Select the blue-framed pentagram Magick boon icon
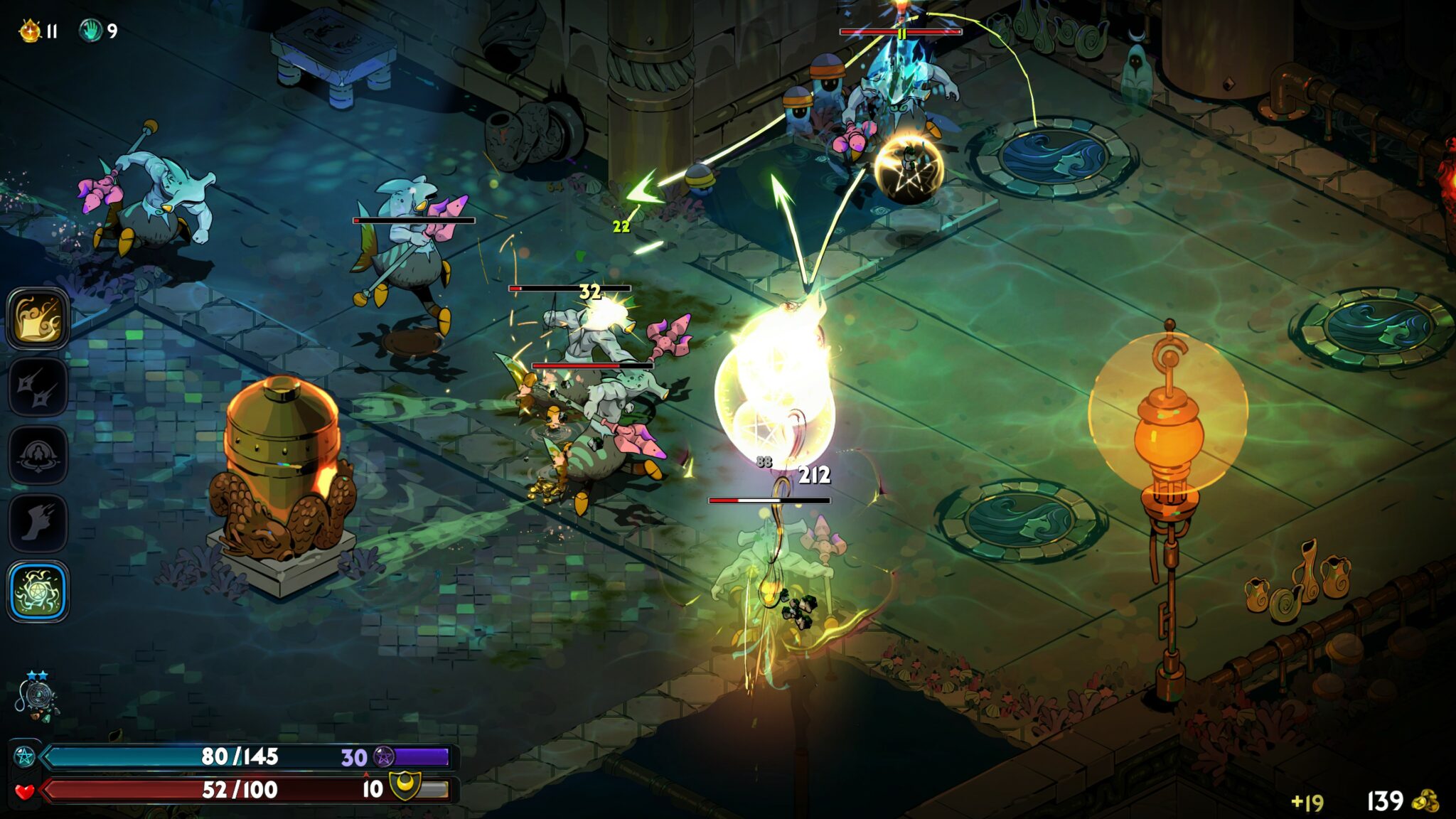 38,591
